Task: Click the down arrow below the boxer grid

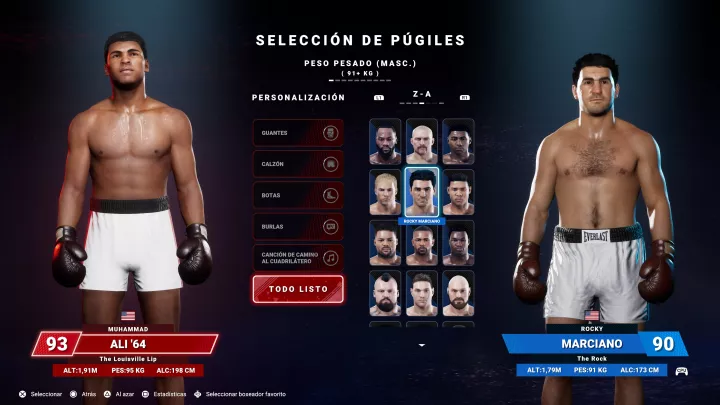Action: point(422,345)
